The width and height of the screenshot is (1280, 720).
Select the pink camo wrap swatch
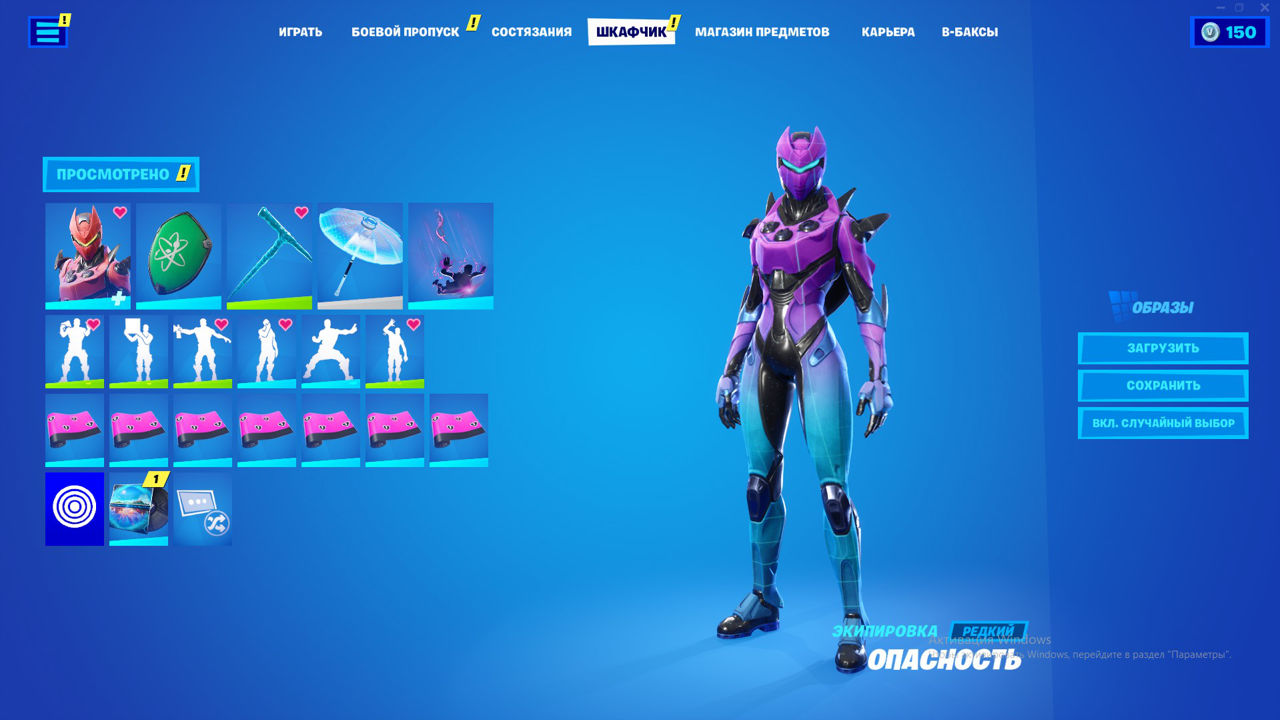click(x=73, y=430)
